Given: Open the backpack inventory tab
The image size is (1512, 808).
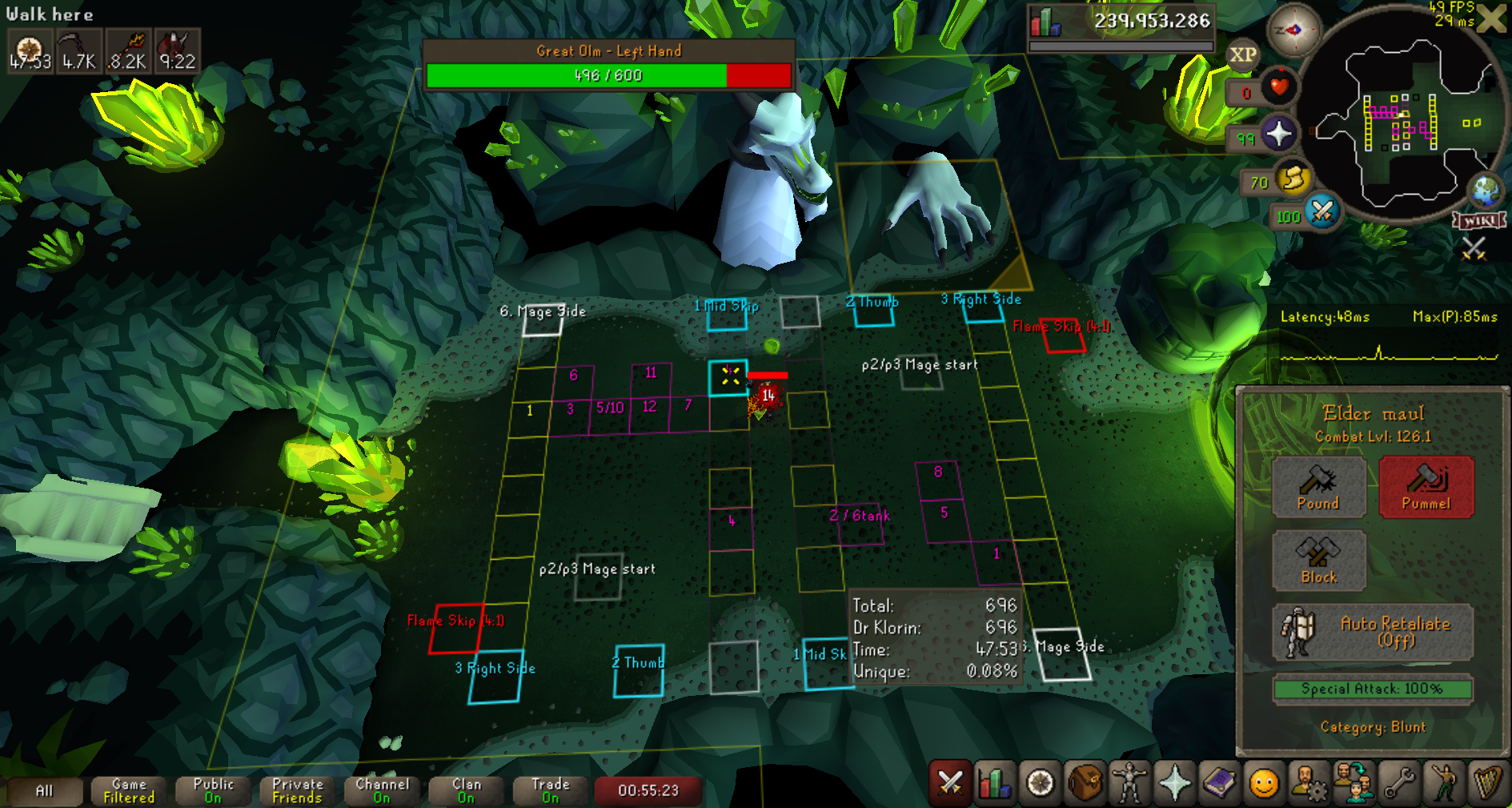Looking at the screenshot, I should 1085,783.
